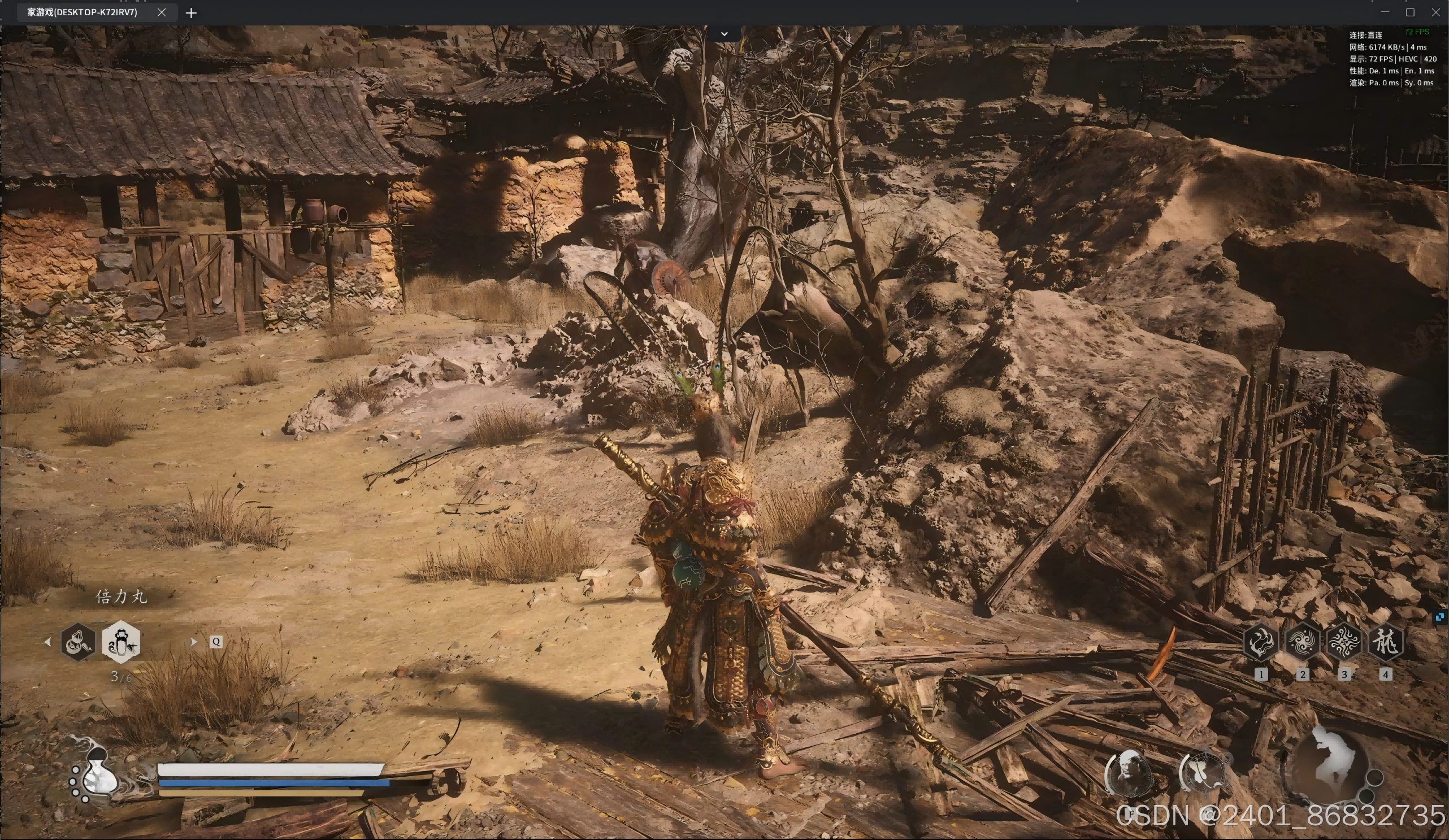Use the vessel icon with spiked ring
Image resolution: width=1449 pixels, height=840 pixels.
pyautogui.click(x=1201, y=772)
